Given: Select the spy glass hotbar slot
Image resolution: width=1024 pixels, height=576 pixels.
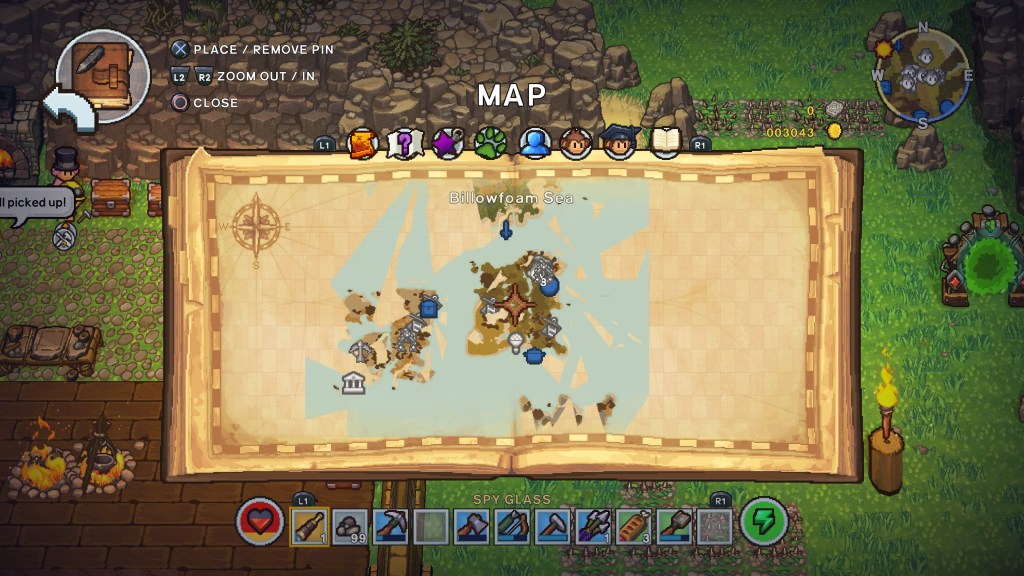Looking at the screenshot, I should [309, 525].
